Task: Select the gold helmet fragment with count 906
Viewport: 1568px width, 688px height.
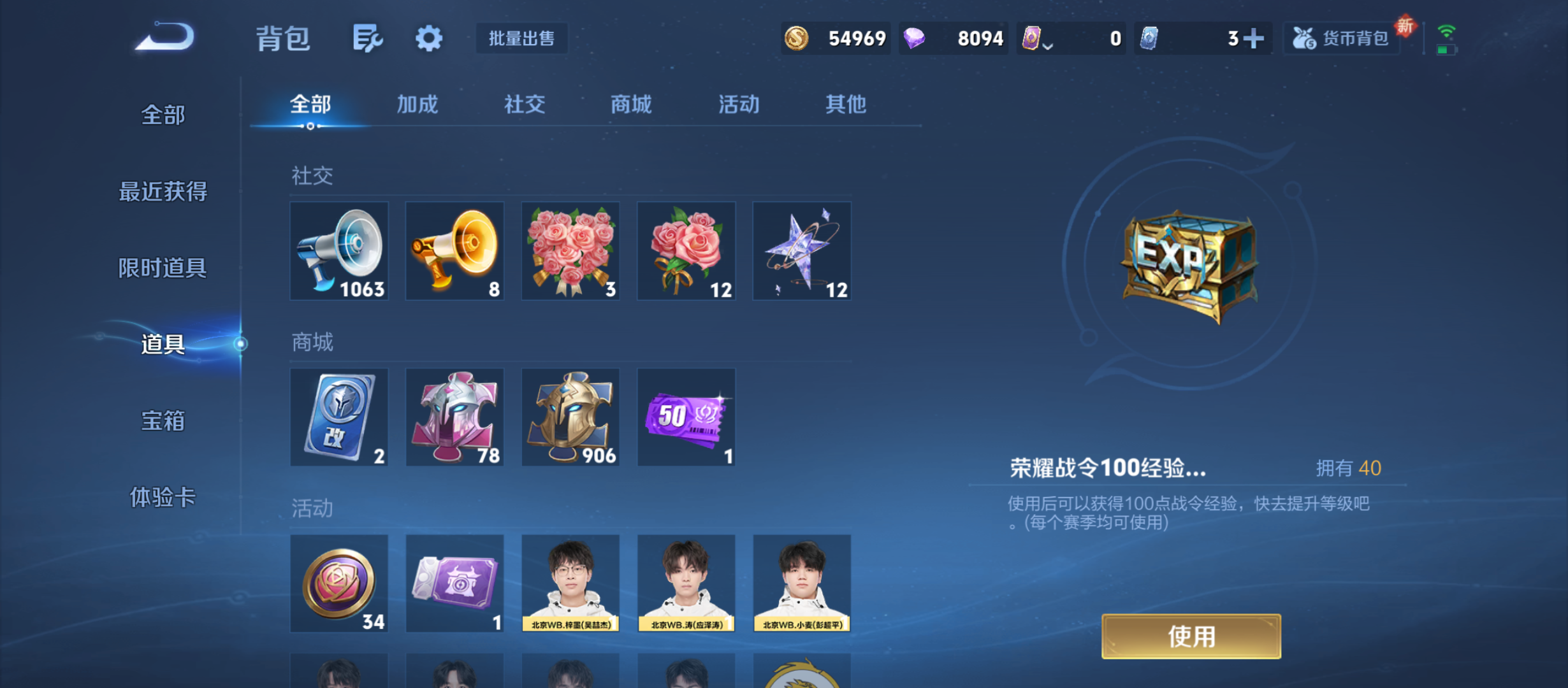Action: 570,417
